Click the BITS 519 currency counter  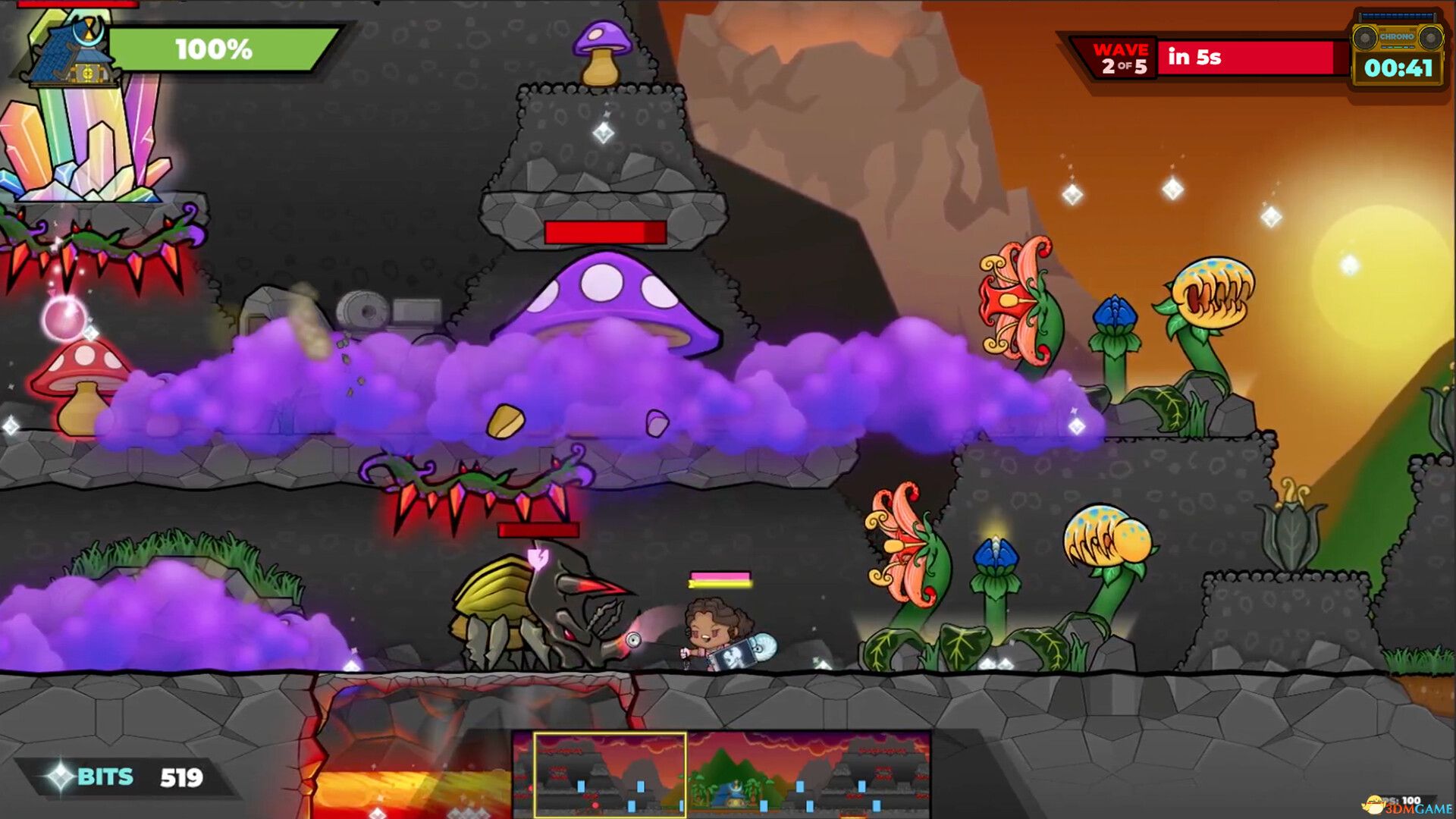point(125,777)
